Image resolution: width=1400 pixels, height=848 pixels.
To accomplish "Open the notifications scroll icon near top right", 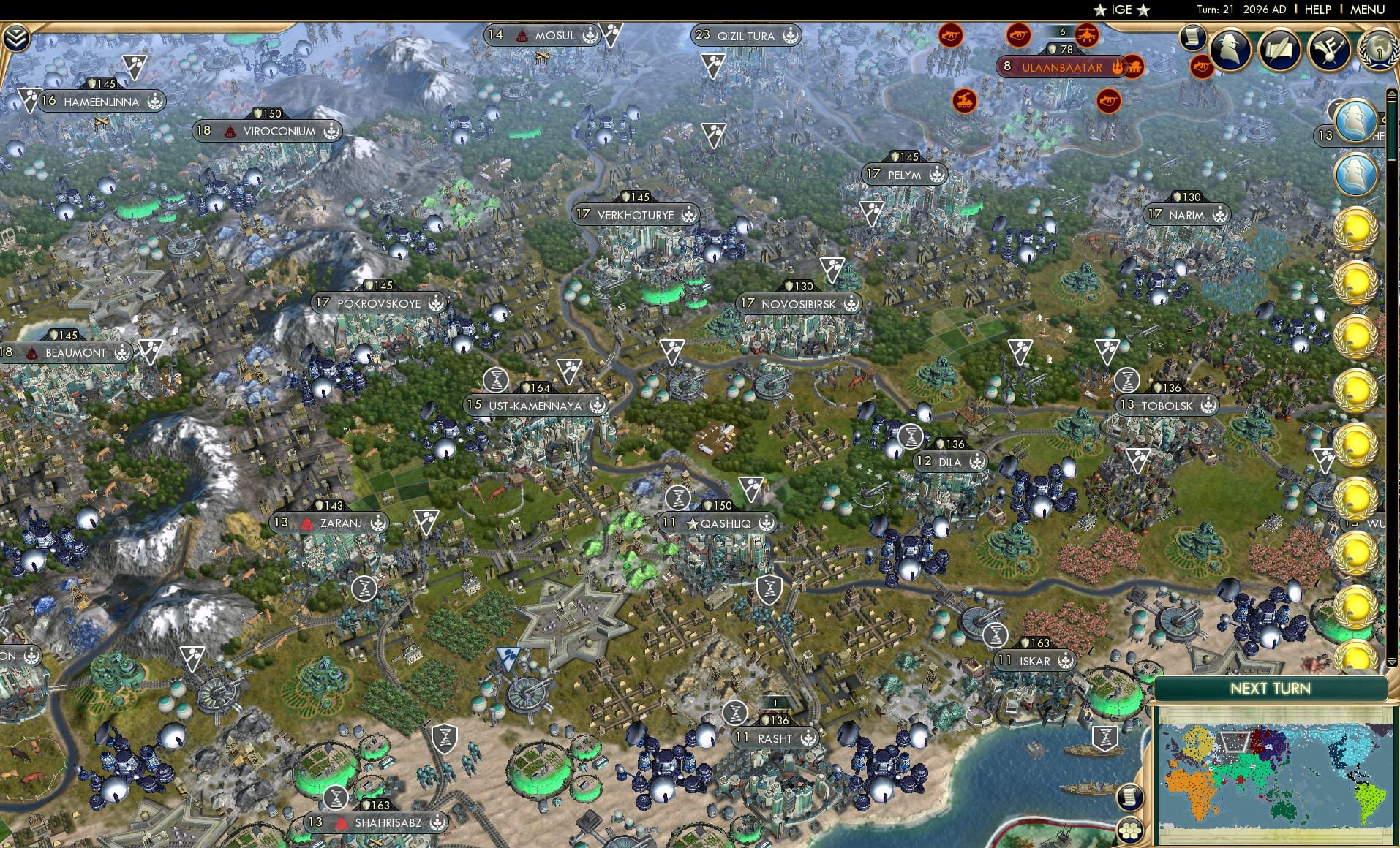I will click(x=1193, y=37).
